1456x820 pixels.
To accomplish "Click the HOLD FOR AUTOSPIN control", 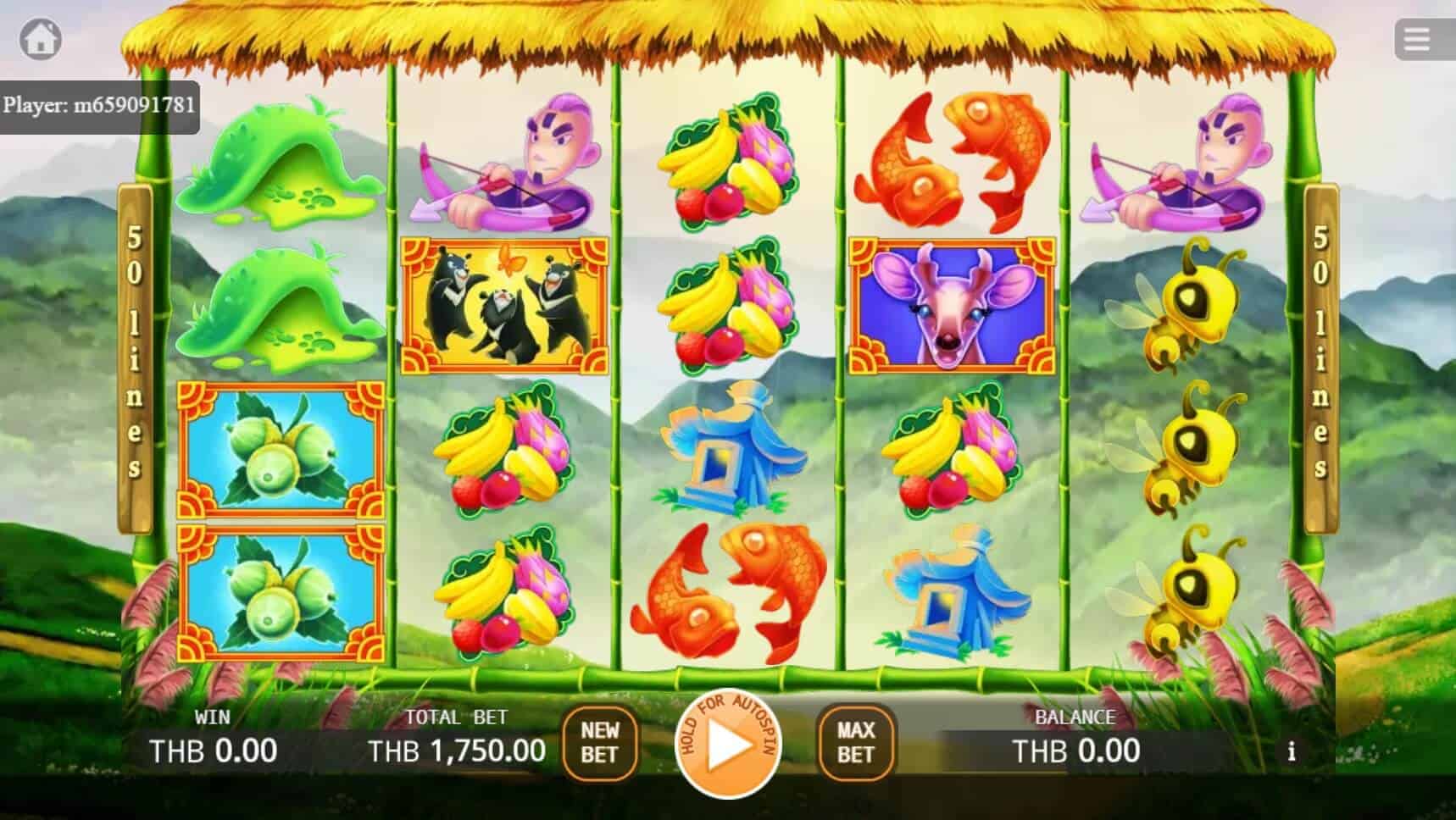I will coord(729,745).
